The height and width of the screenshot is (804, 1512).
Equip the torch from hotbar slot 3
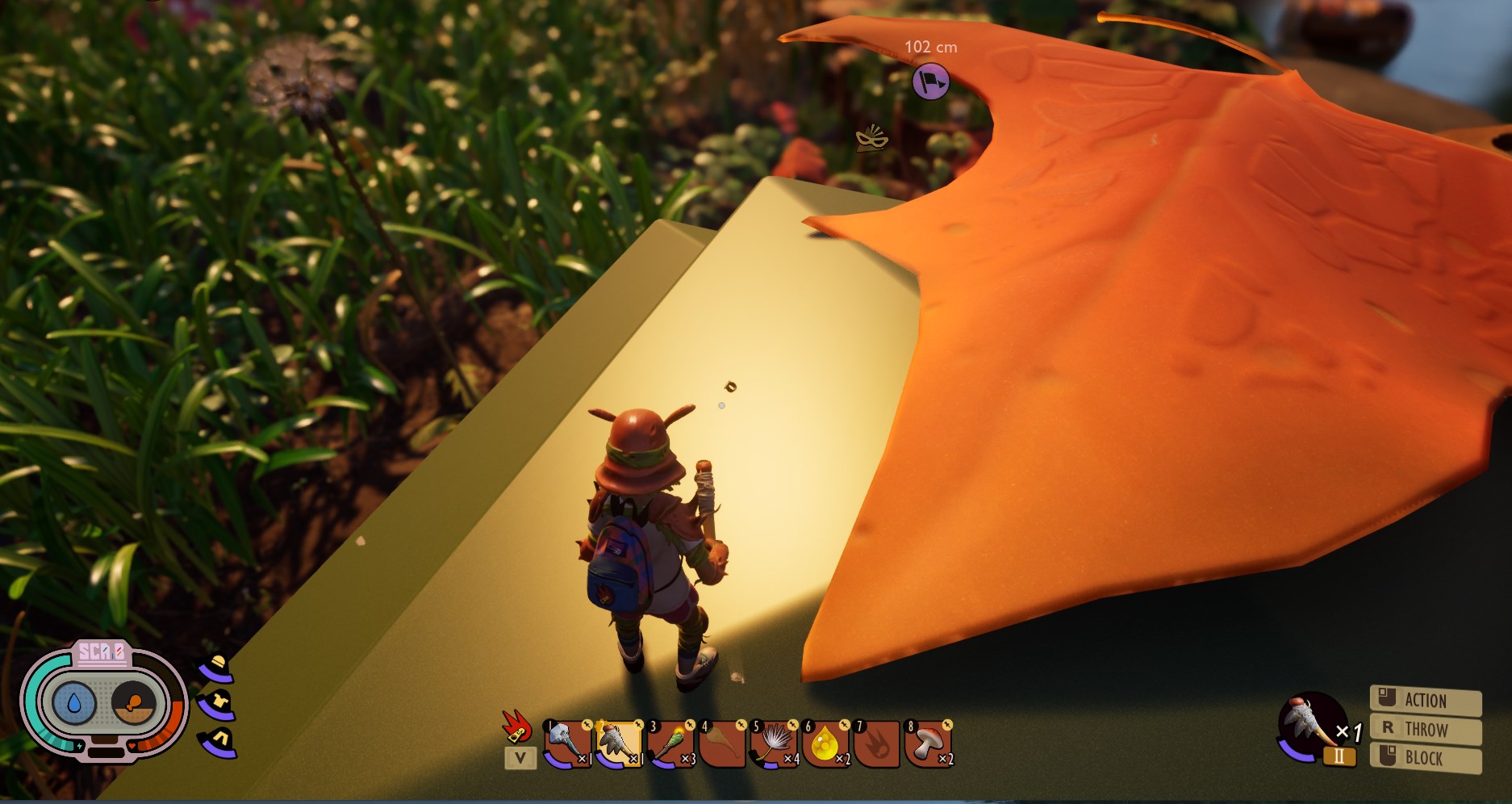pos(670,743)
